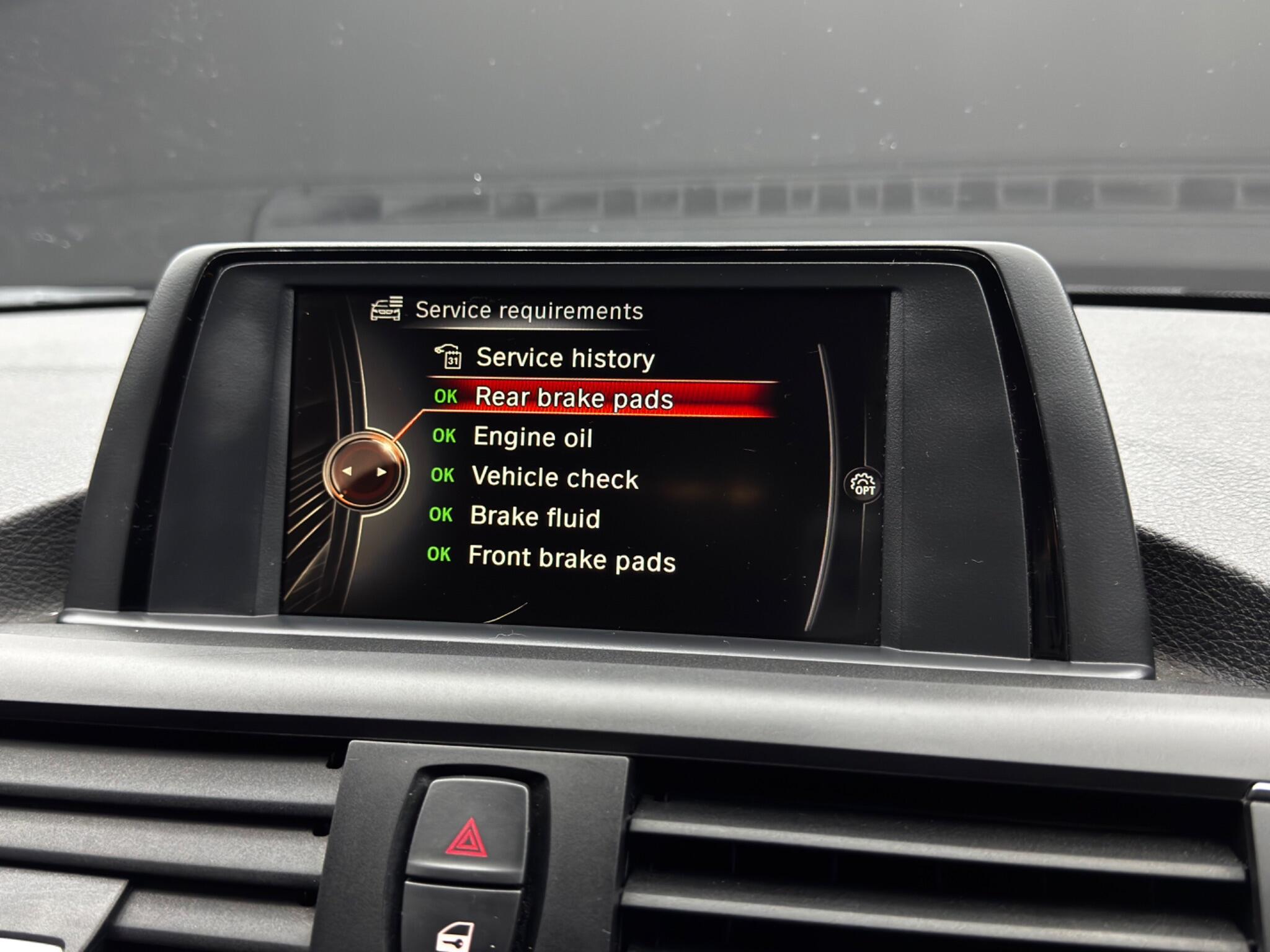The width and height of the screenshot is (1270, 952).
Task: Show the Front brake pads status
Action: (x=571, y=558)
